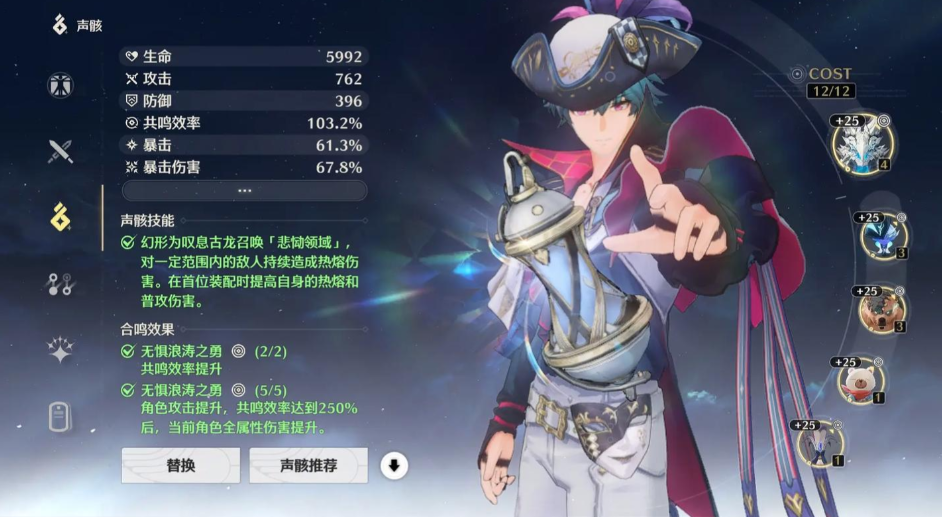The width and height of the screenshot is (942, 517).
Task: Switch to the character overview tab
Action: [61, 85]
